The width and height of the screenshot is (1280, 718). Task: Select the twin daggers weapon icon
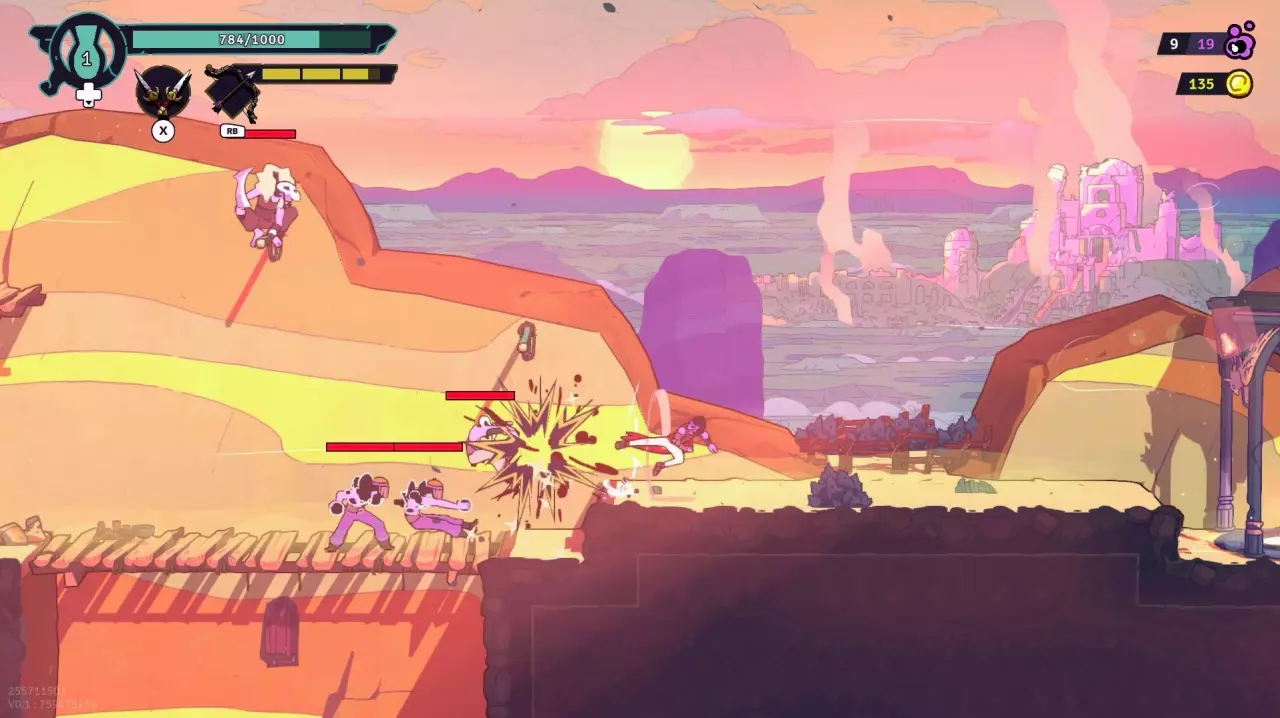pos(163,92)
